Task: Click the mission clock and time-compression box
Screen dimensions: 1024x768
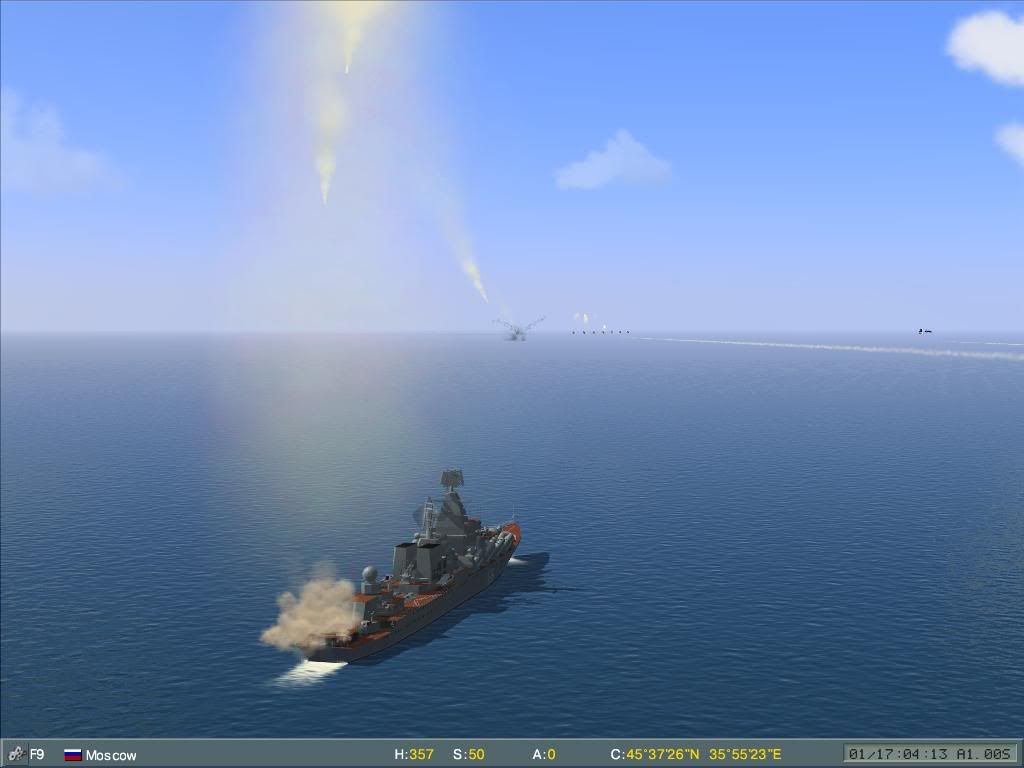Action: coord(930,754)
